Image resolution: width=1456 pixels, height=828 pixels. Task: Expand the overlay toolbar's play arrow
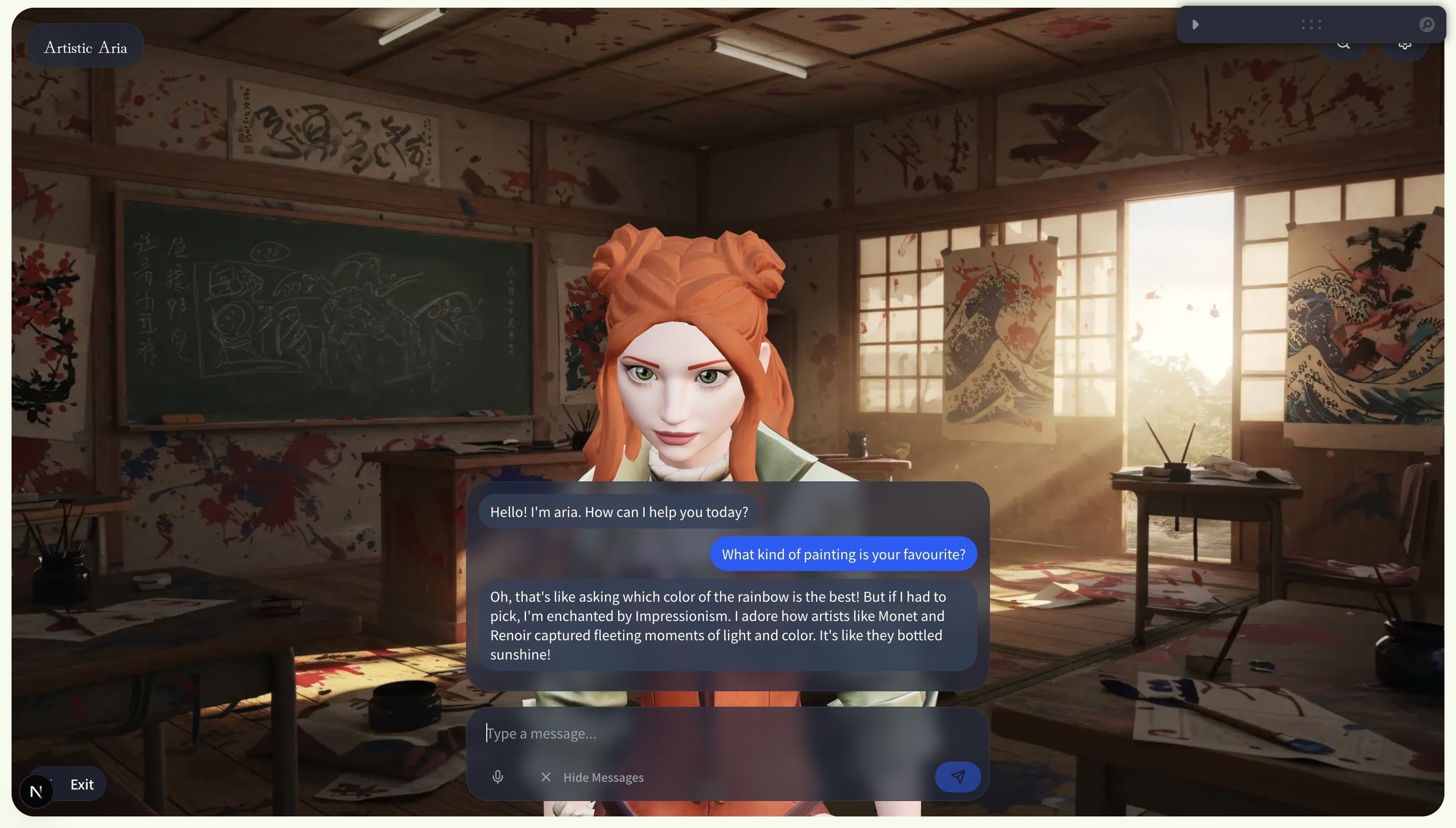click(1196, 25)
